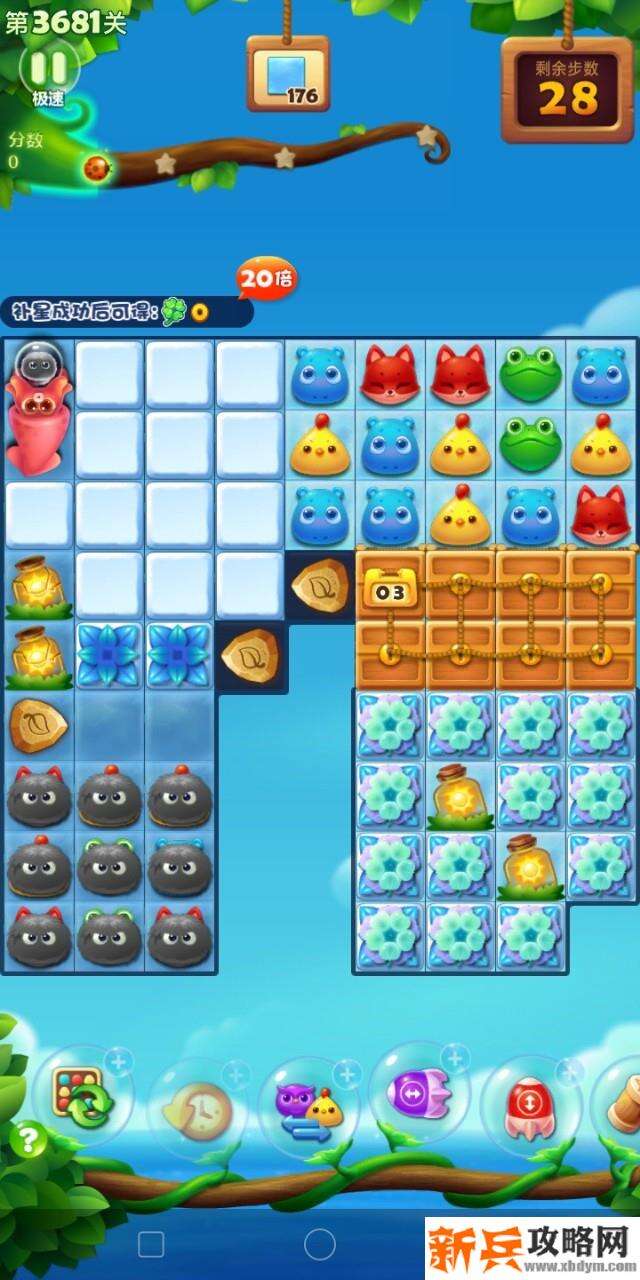Activate the board shuffle booster bubble
Viewport: 640px width, 1280px height.
pos(82,1096)
